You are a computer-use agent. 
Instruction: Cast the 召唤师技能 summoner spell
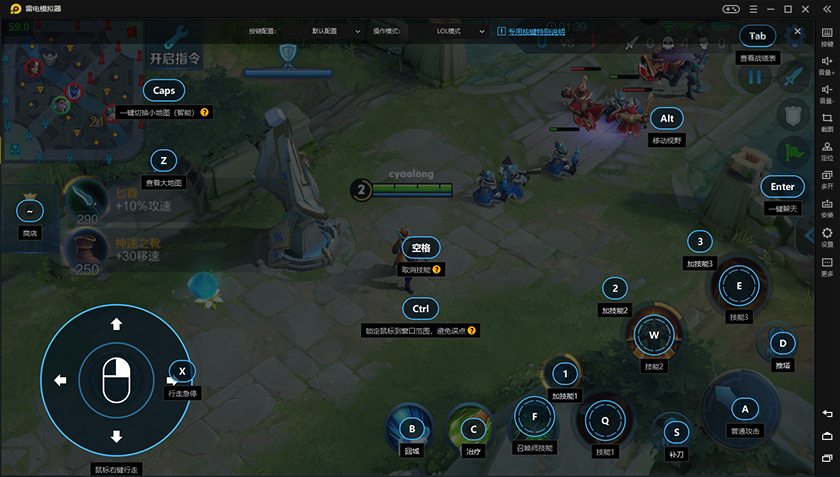535,417
